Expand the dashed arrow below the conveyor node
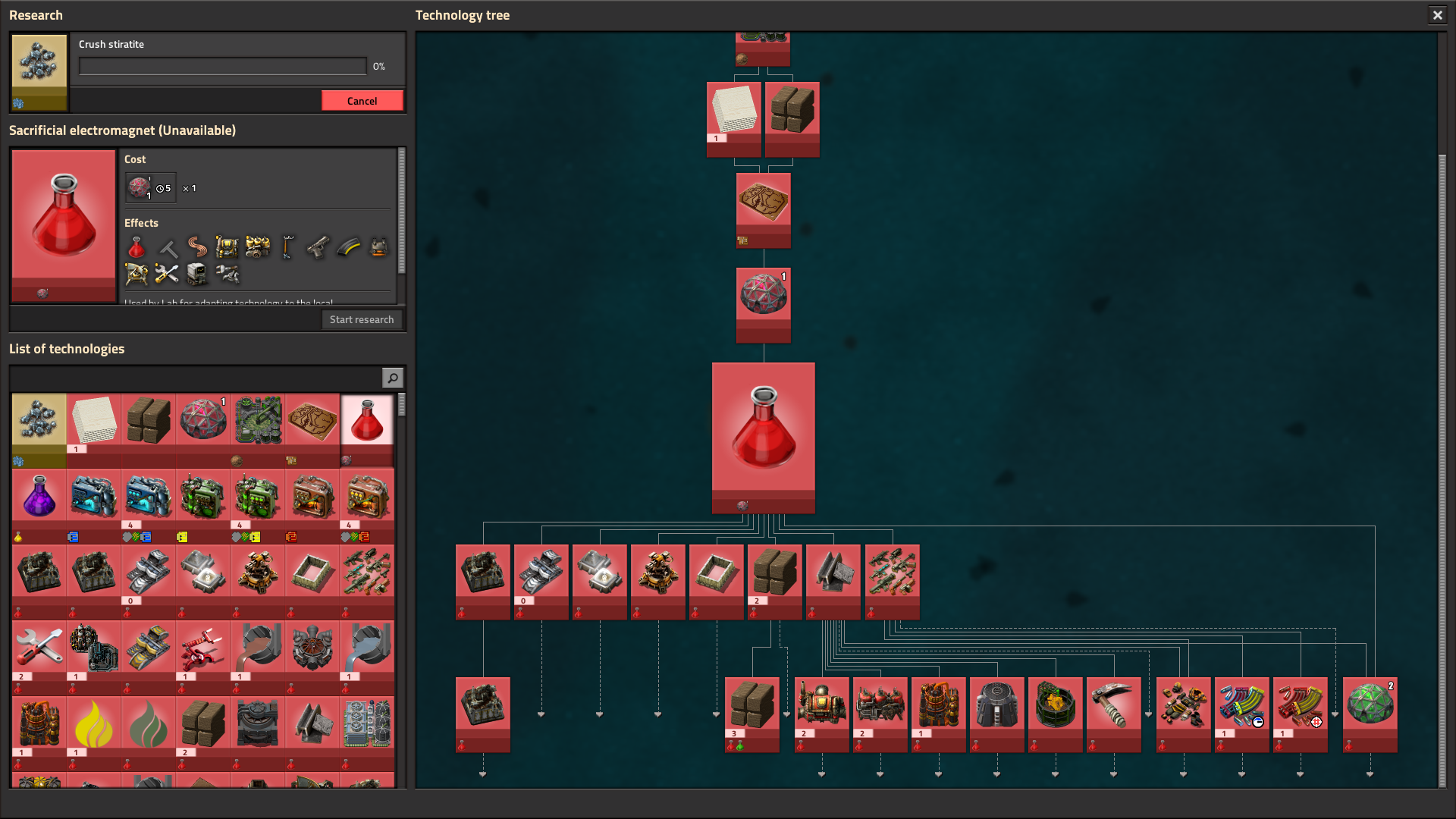 541,713
